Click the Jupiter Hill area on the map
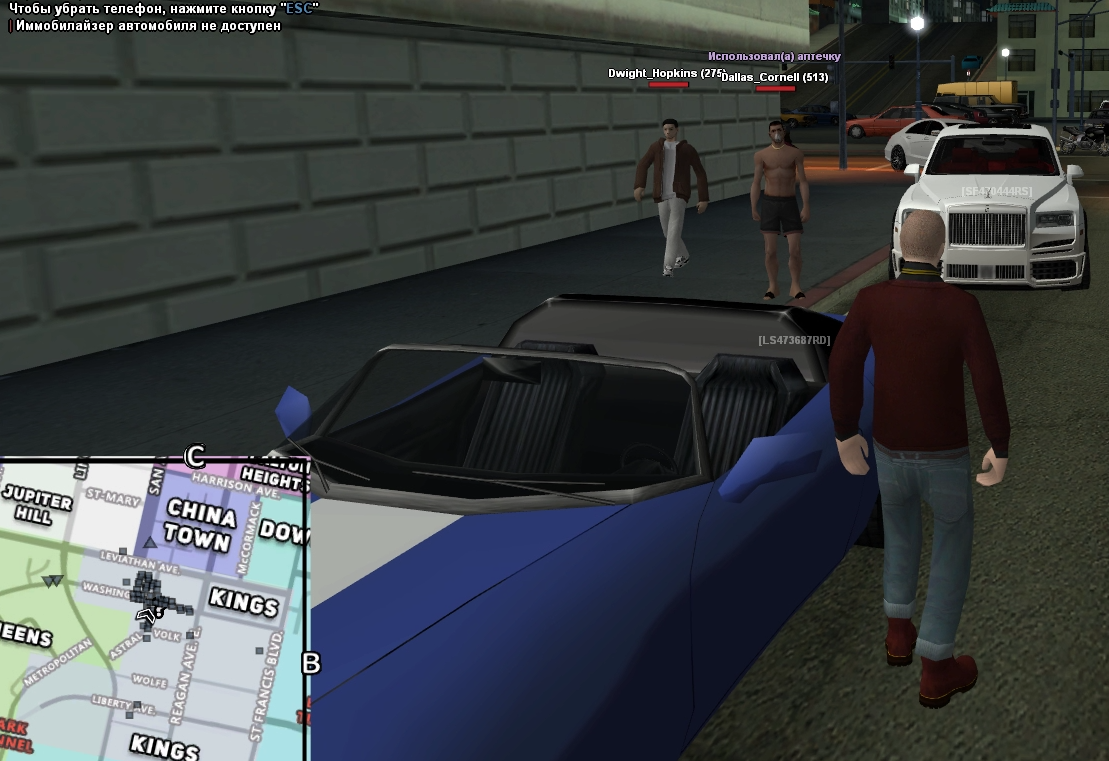Image resolution: width=1109 pixels, height=761 pixels. pos(37,504)
